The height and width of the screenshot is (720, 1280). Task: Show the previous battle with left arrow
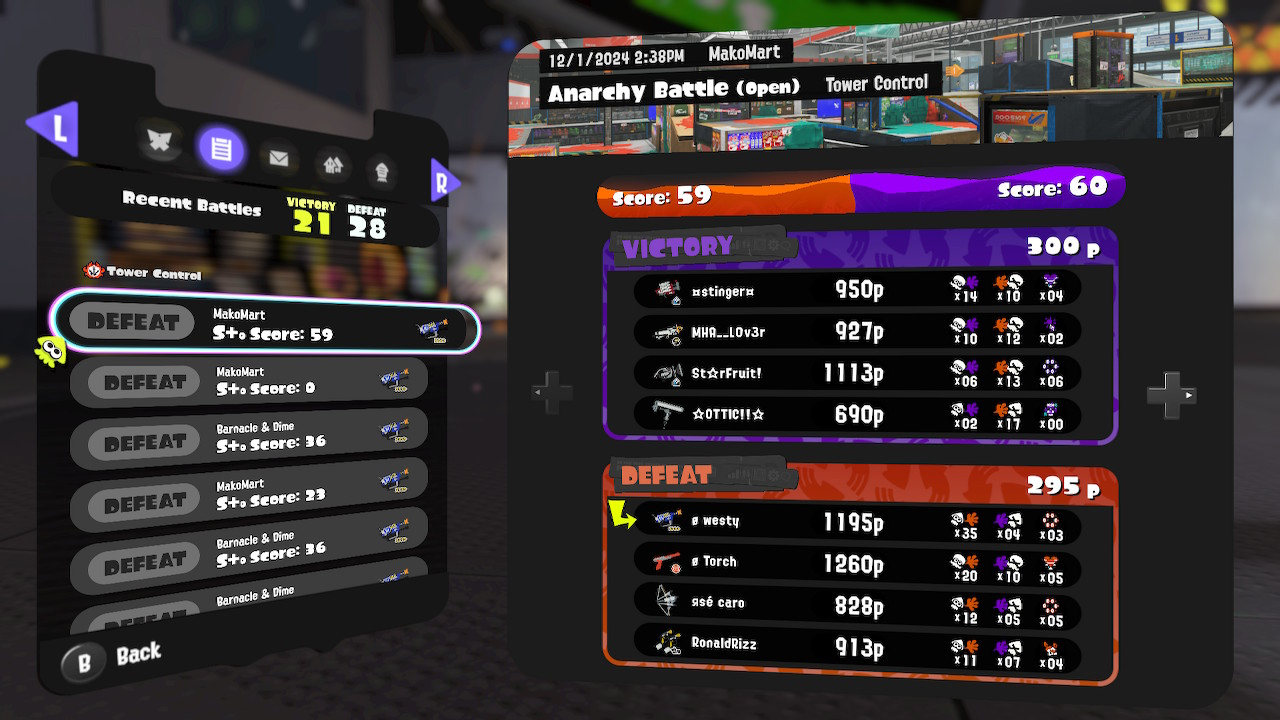pyautogui.click(x=552, y=393)
